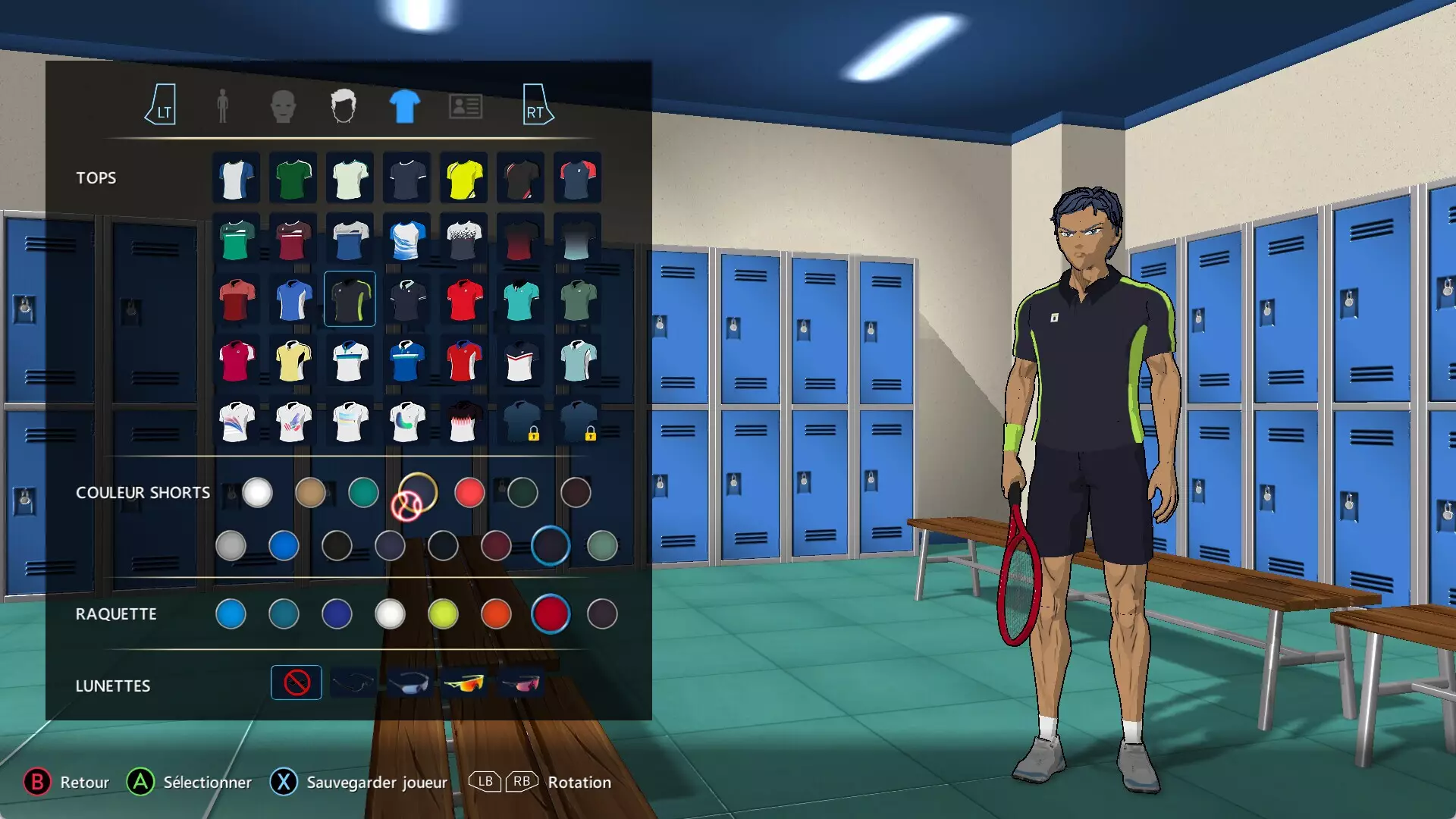The width and height of the screenshot is (1456, 819).
Task: Select the body silhouette customization icon
Action: [222, 105]
